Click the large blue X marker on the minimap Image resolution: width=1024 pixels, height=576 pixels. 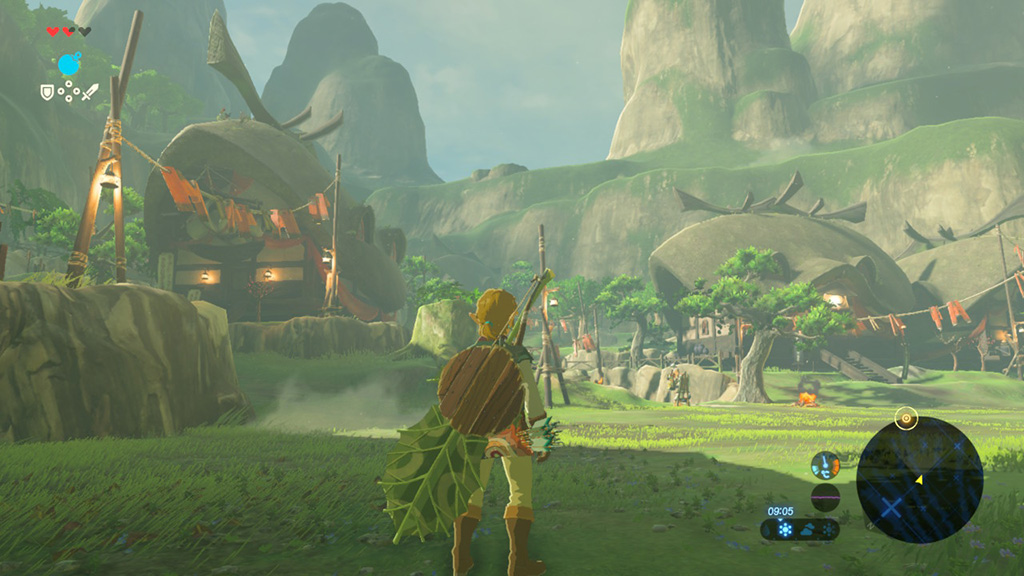click(890, 505)
